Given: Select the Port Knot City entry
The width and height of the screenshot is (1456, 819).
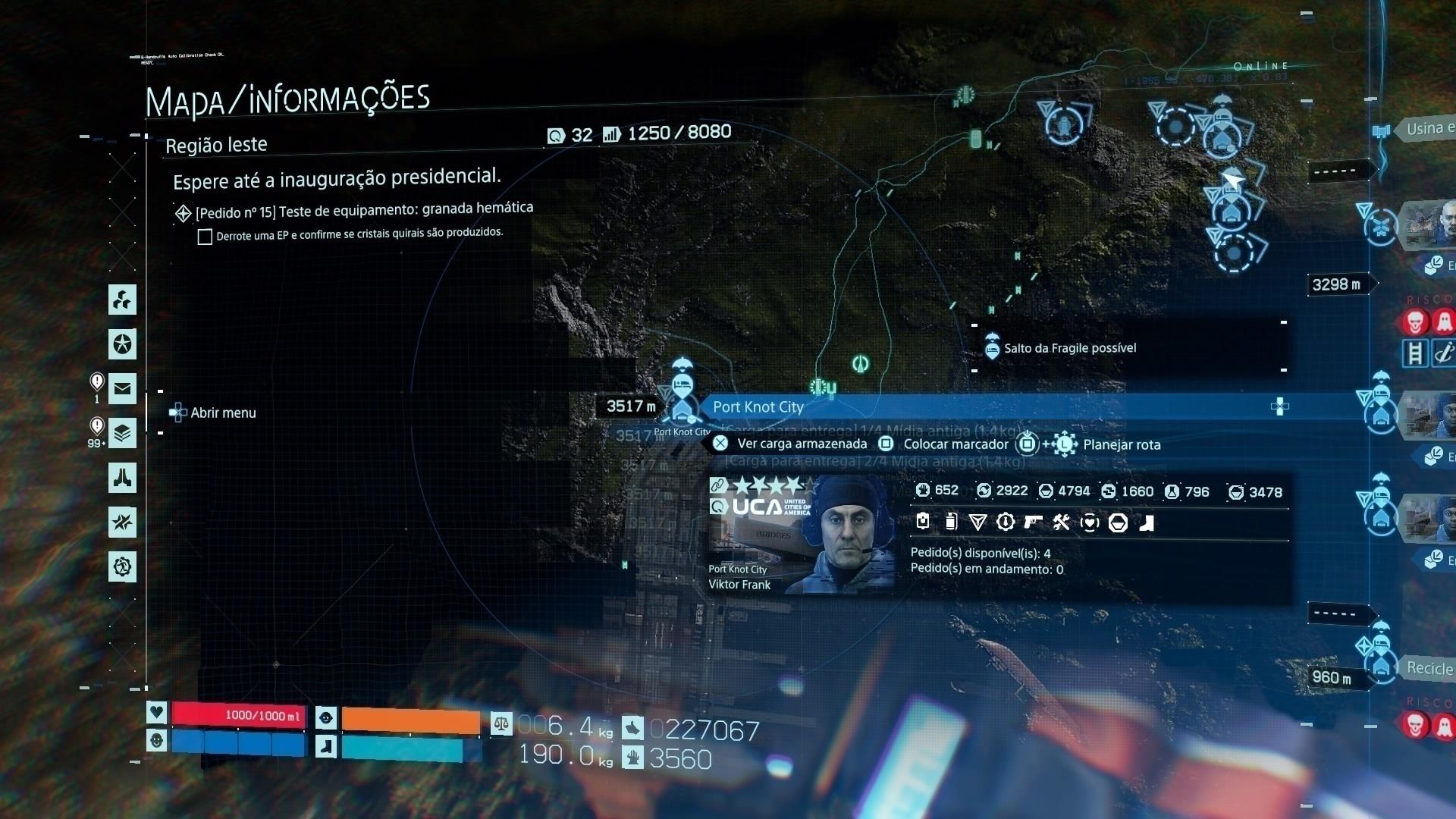Looking at the screenshot, I should pos(758,407).
